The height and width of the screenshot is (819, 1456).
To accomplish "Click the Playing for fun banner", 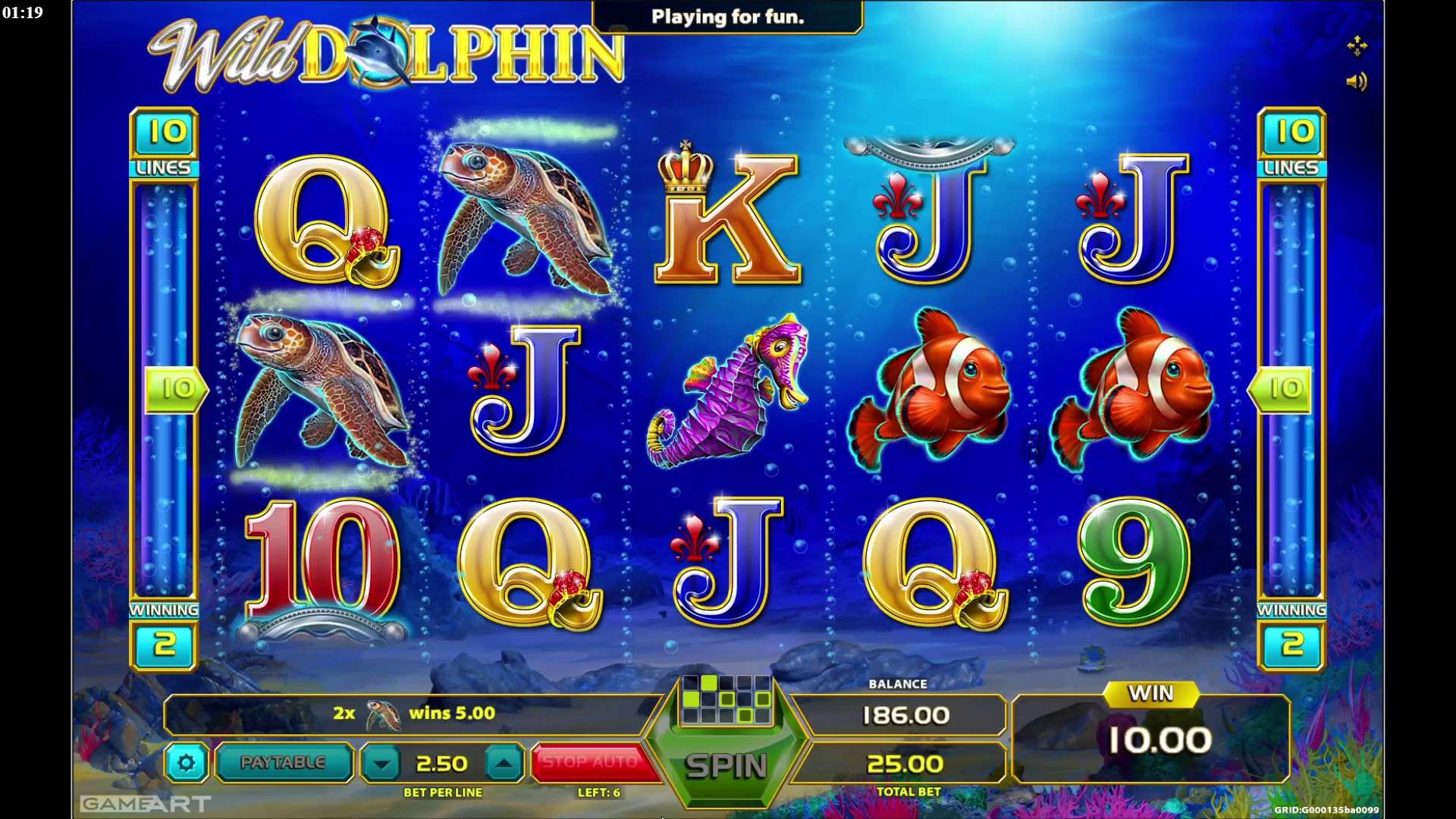I will coord(726,17).
